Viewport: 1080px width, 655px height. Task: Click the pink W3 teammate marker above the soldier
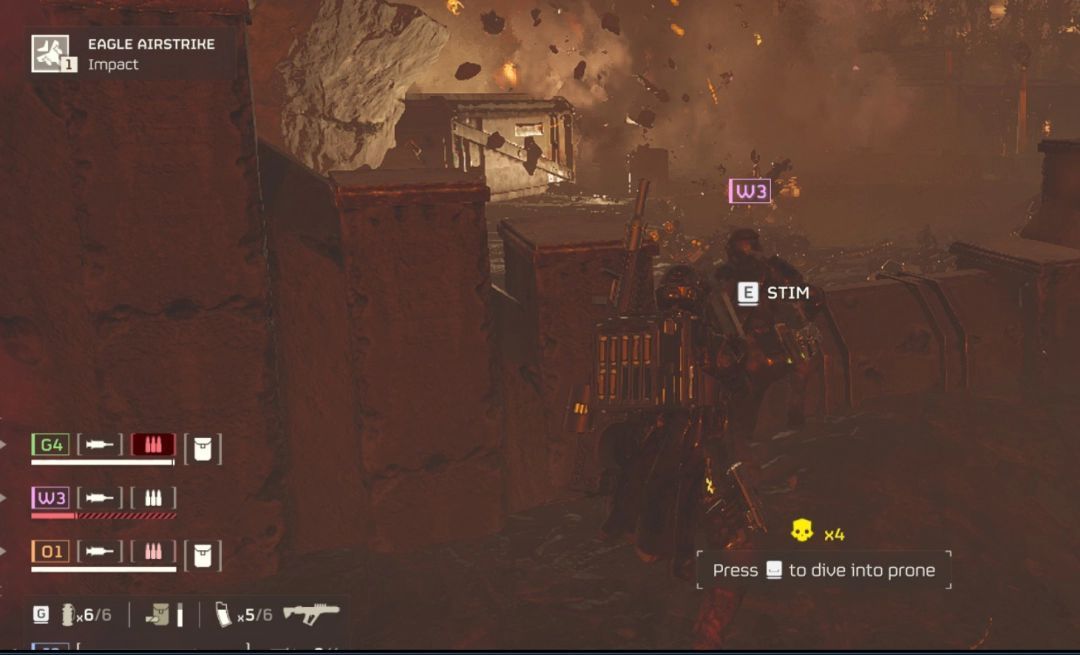pos(750,190)
